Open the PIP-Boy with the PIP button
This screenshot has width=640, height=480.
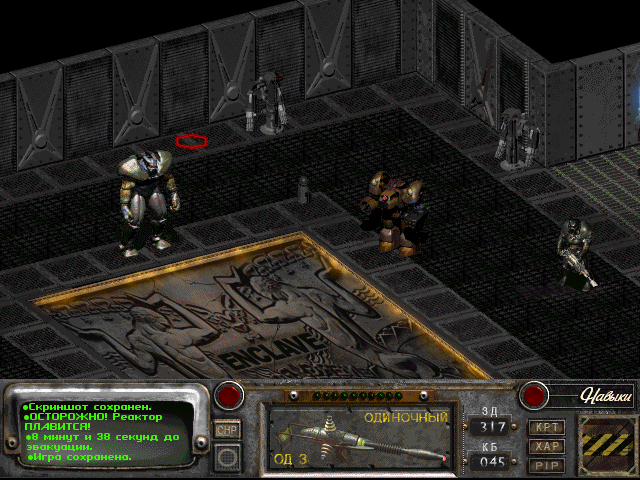547,465
